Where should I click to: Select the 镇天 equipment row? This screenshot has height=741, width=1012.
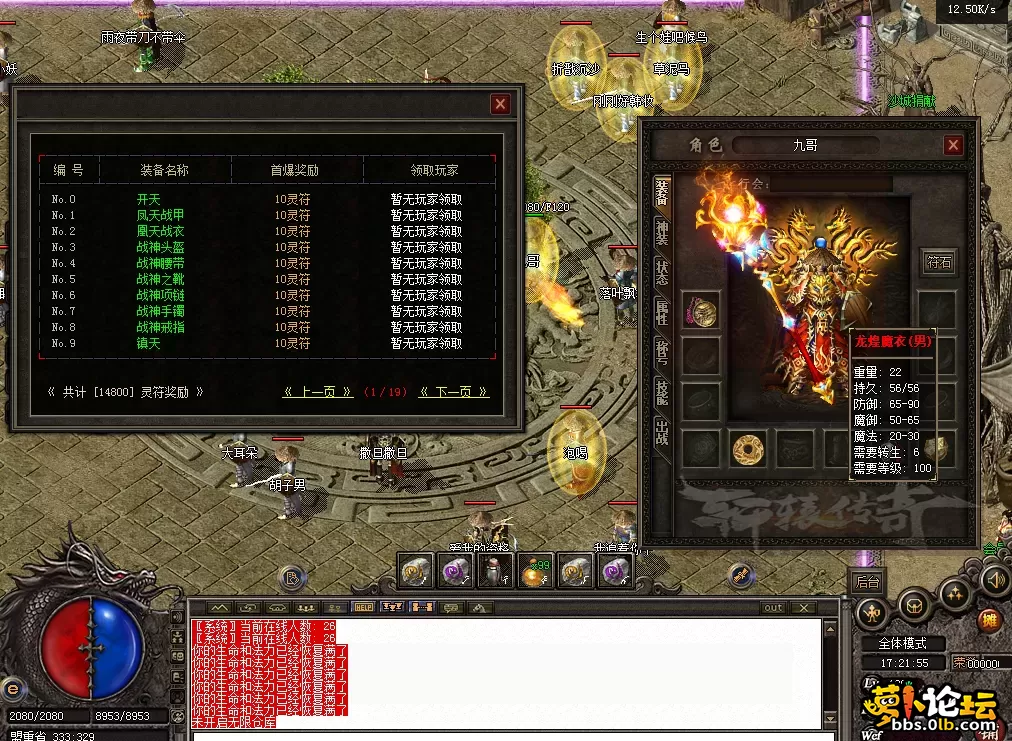(x=148, y=343)
